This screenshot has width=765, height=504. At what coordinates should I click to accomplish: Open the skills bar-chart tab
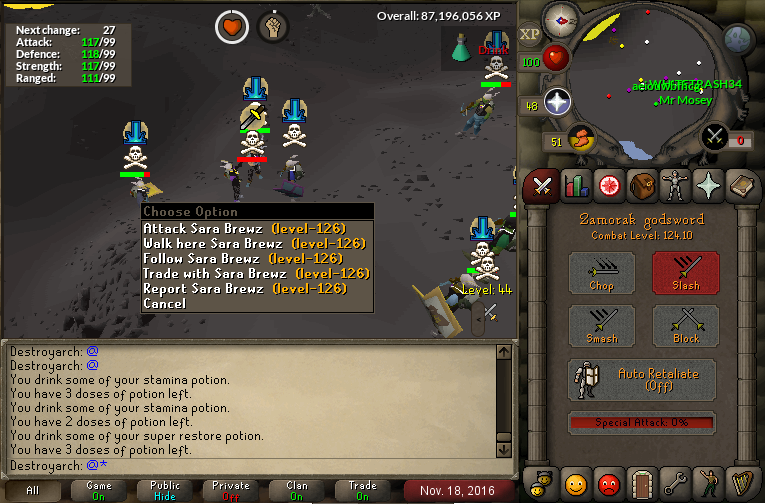click(575, 185)
